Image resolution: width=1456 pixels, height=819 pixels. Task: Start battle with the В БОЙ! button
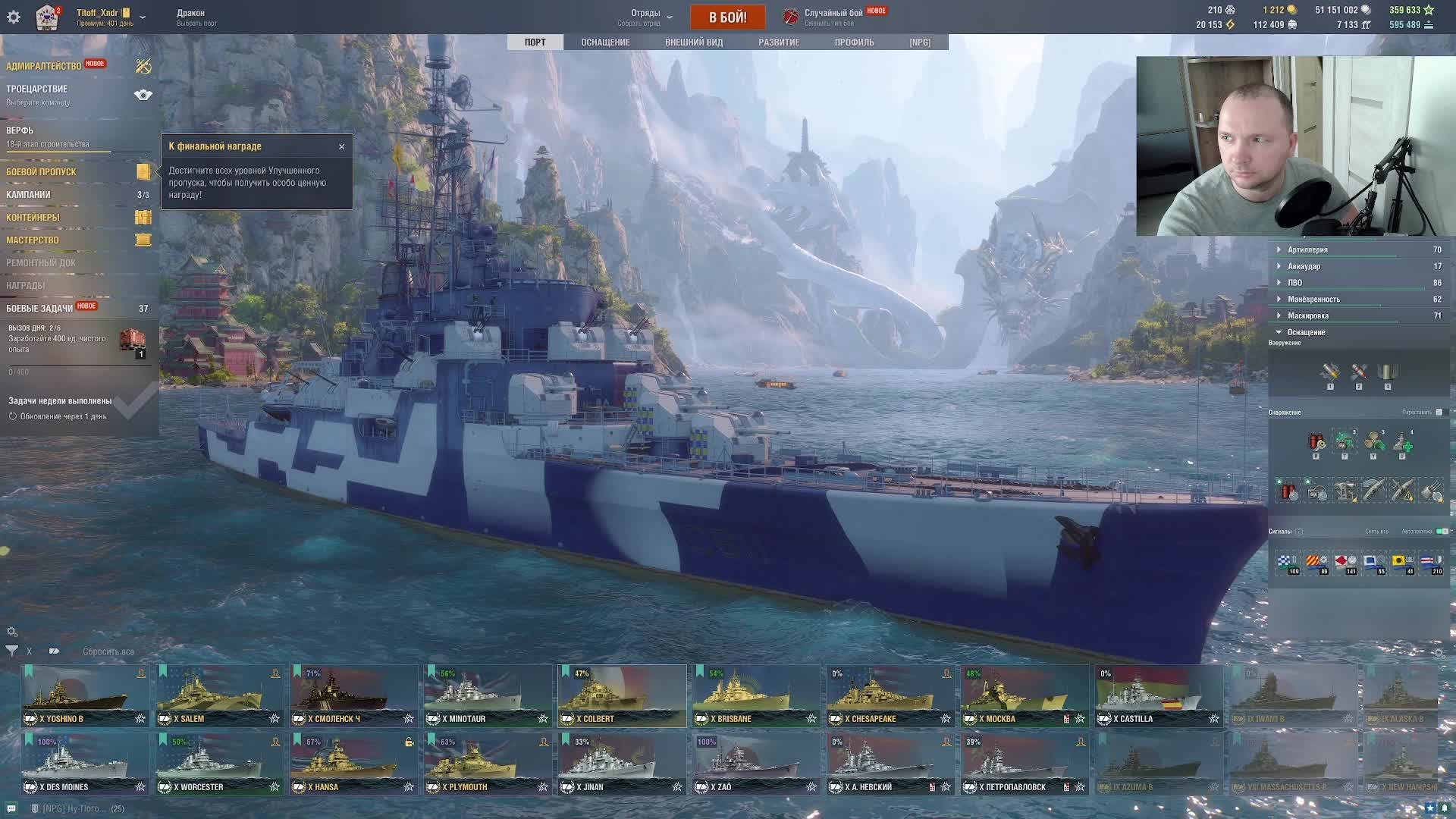pos(727,17)
